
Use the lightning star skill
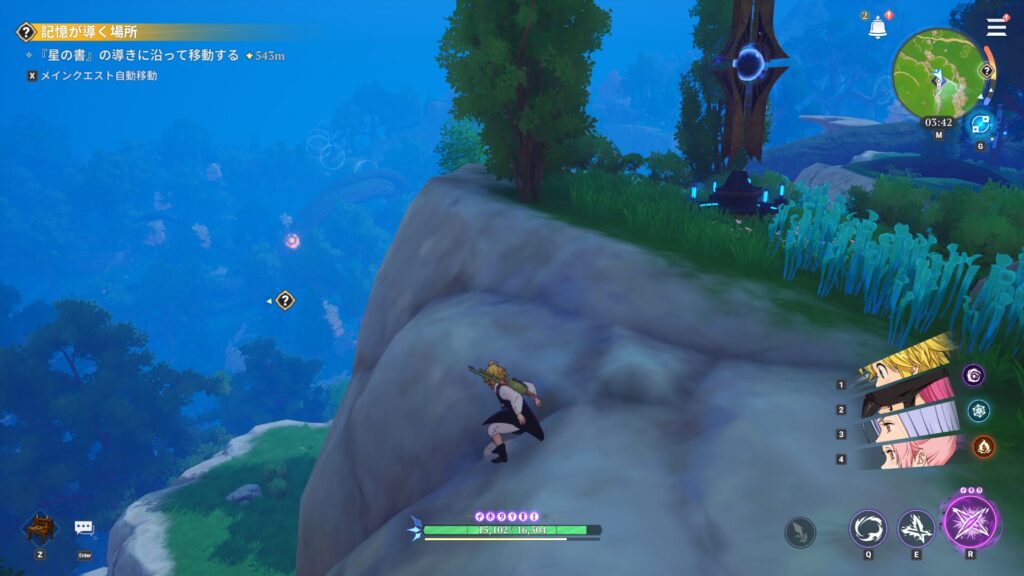click(x=915, y=528)
